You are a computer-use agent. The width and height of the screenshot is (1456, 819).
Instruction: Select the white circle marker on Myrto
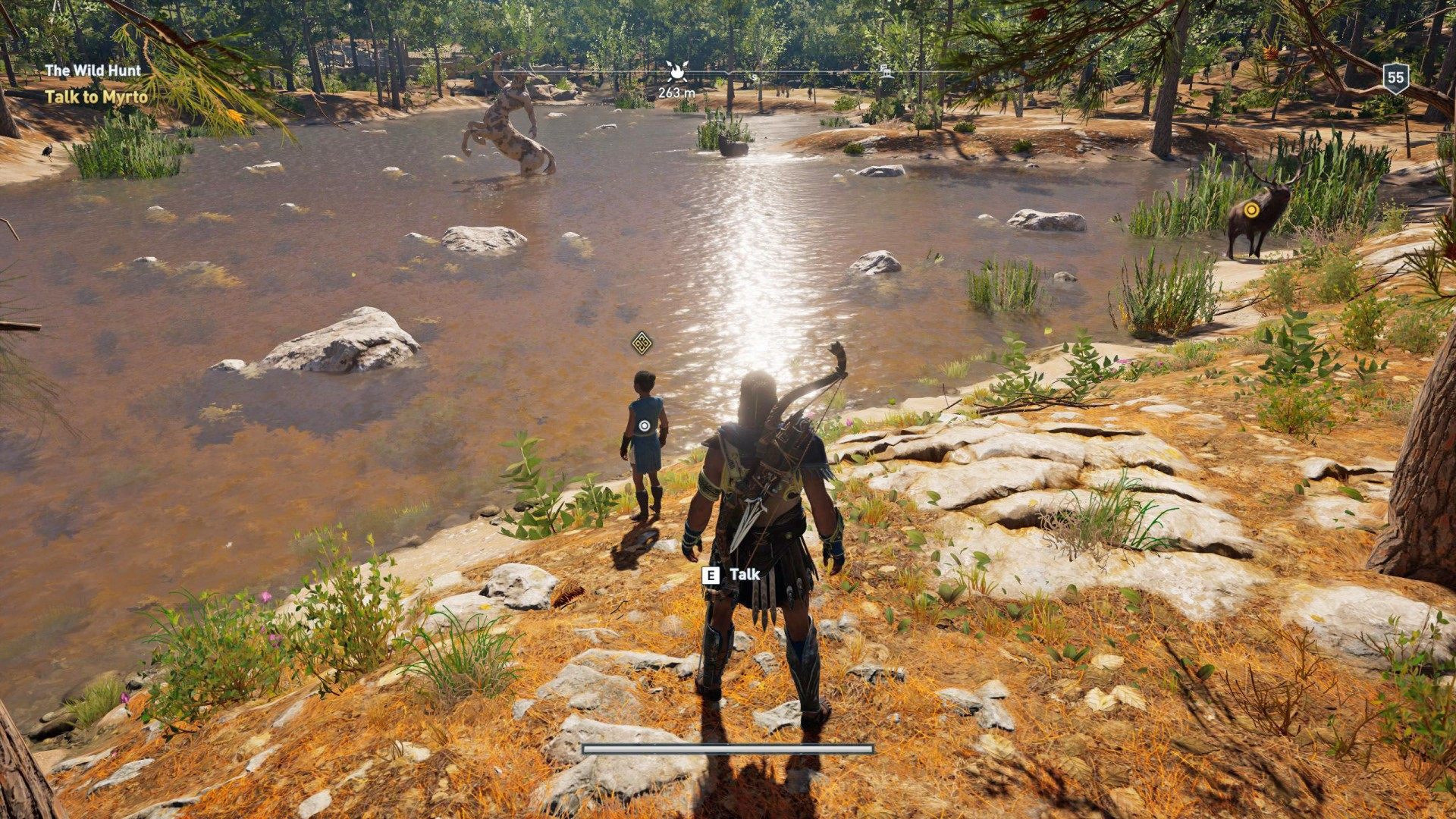point(644,425)
